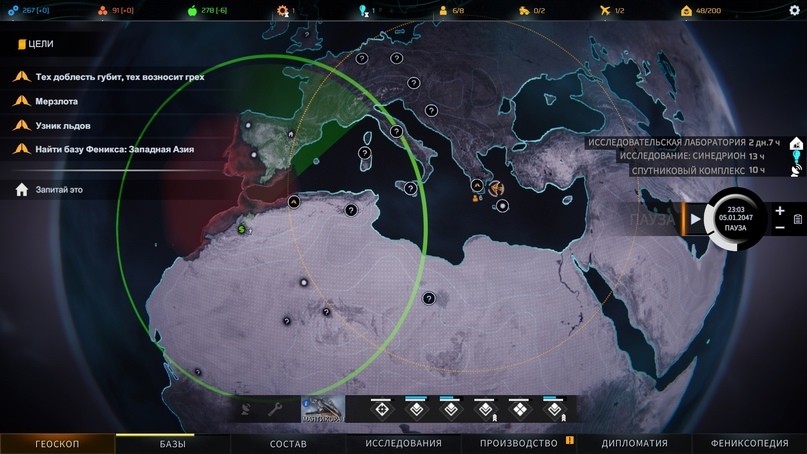The image size is (807, 454).
Task: Open the Производство tab
Action: pyautogui.click(x=518, y=443)
